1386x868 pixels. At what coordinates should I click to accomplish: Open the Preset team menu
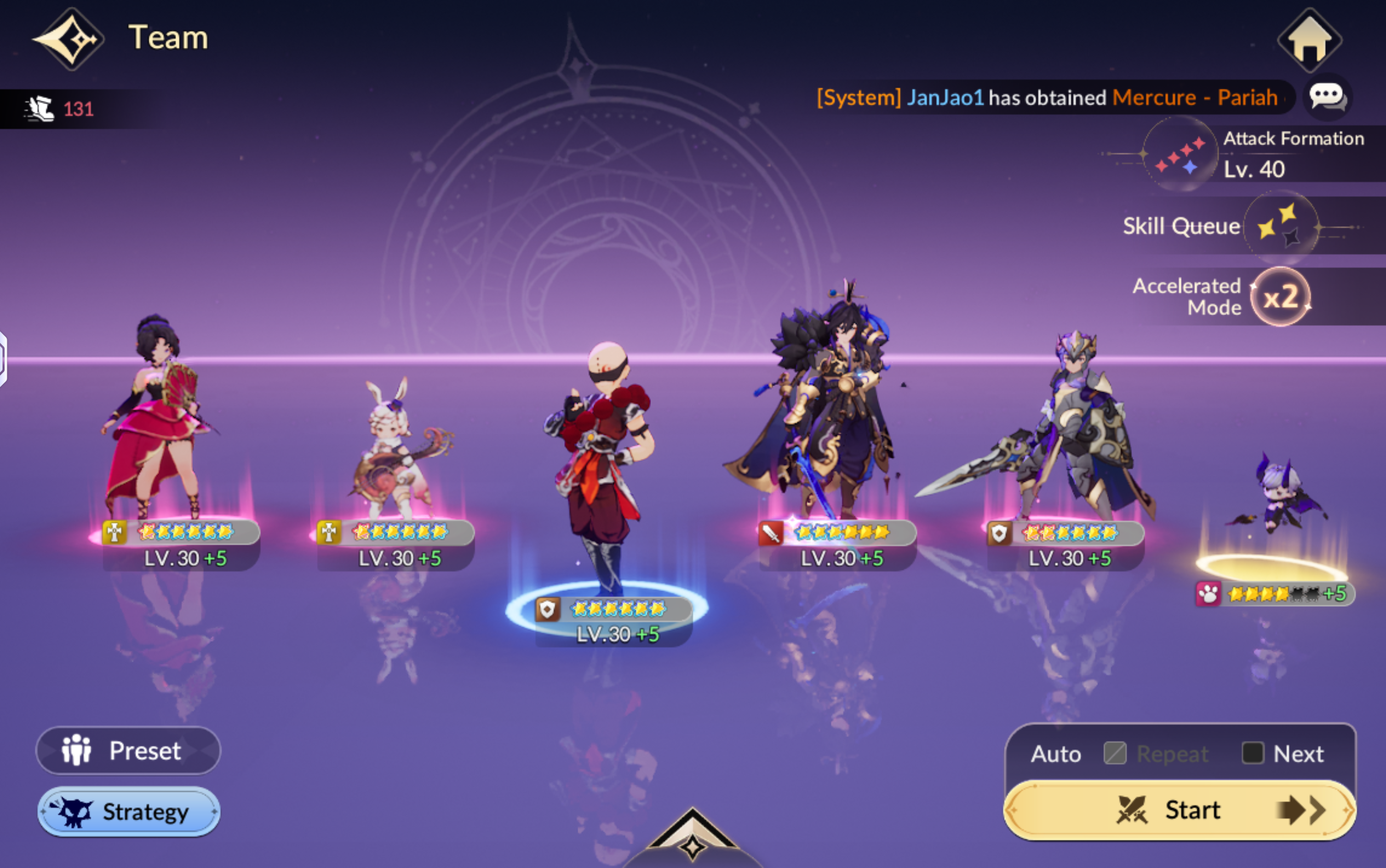[x=128, y=750]
